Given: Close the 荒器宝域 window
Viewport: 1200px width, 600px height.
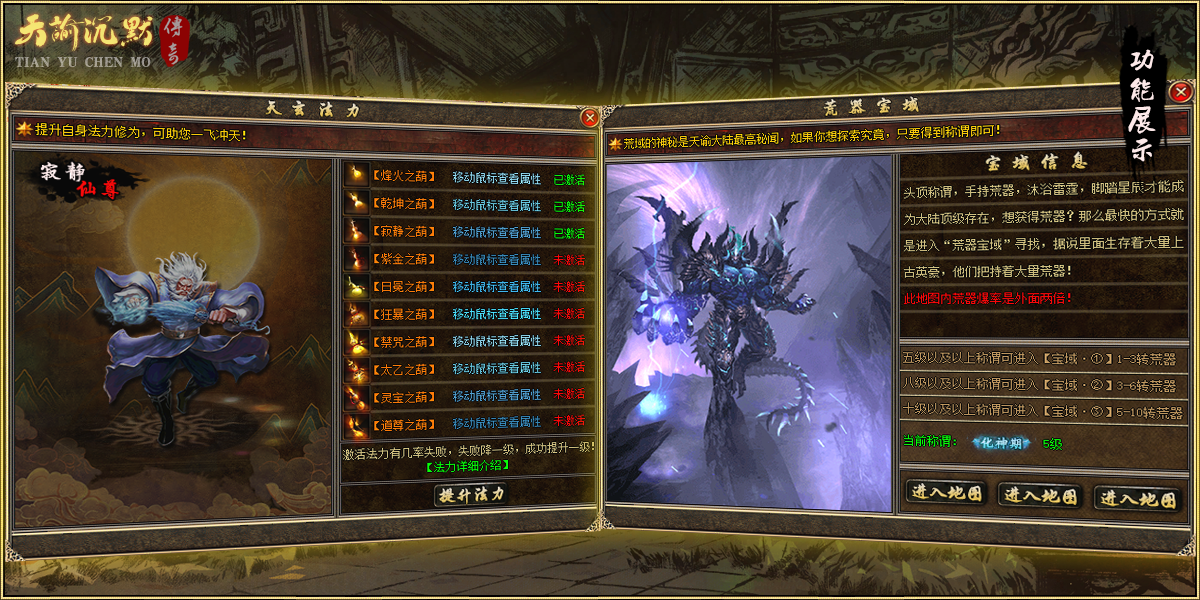Looking at the screenshot, I should [x=1180, y=92].
